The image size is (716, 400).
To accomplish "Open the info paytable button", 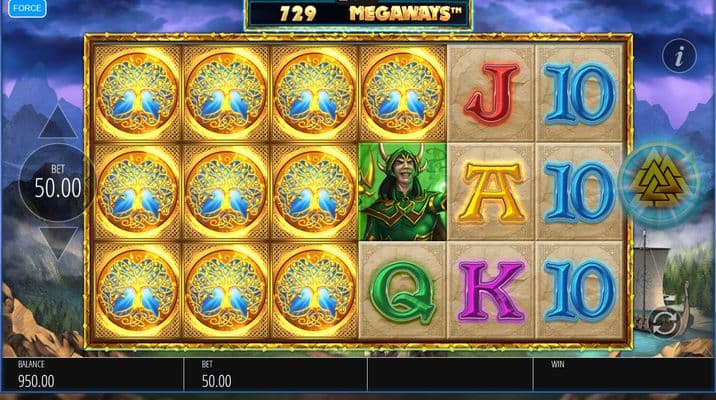I will point(679,56).
